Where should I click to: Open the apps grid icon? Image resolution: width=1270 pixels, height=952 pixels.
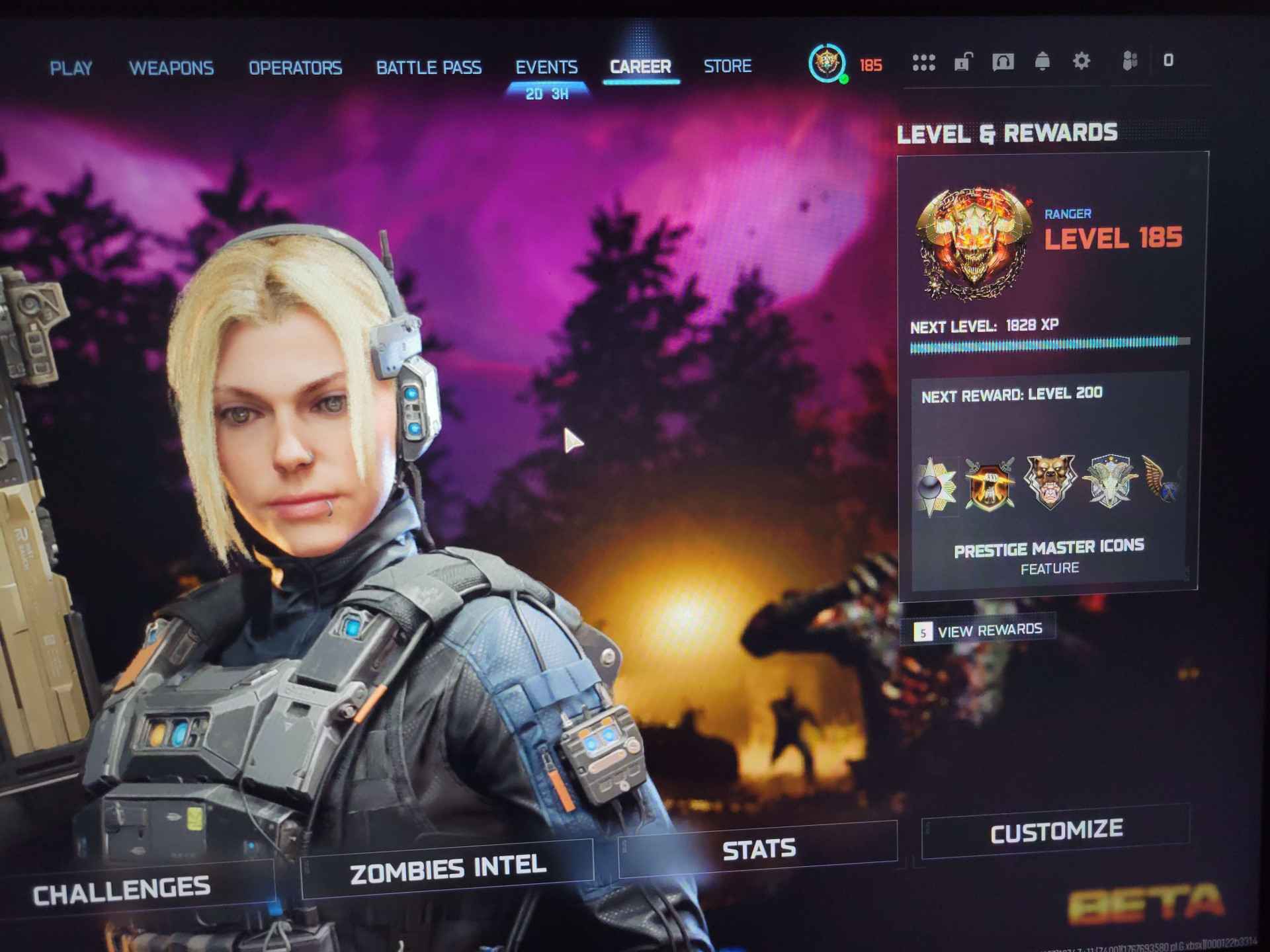coord(924,61)
